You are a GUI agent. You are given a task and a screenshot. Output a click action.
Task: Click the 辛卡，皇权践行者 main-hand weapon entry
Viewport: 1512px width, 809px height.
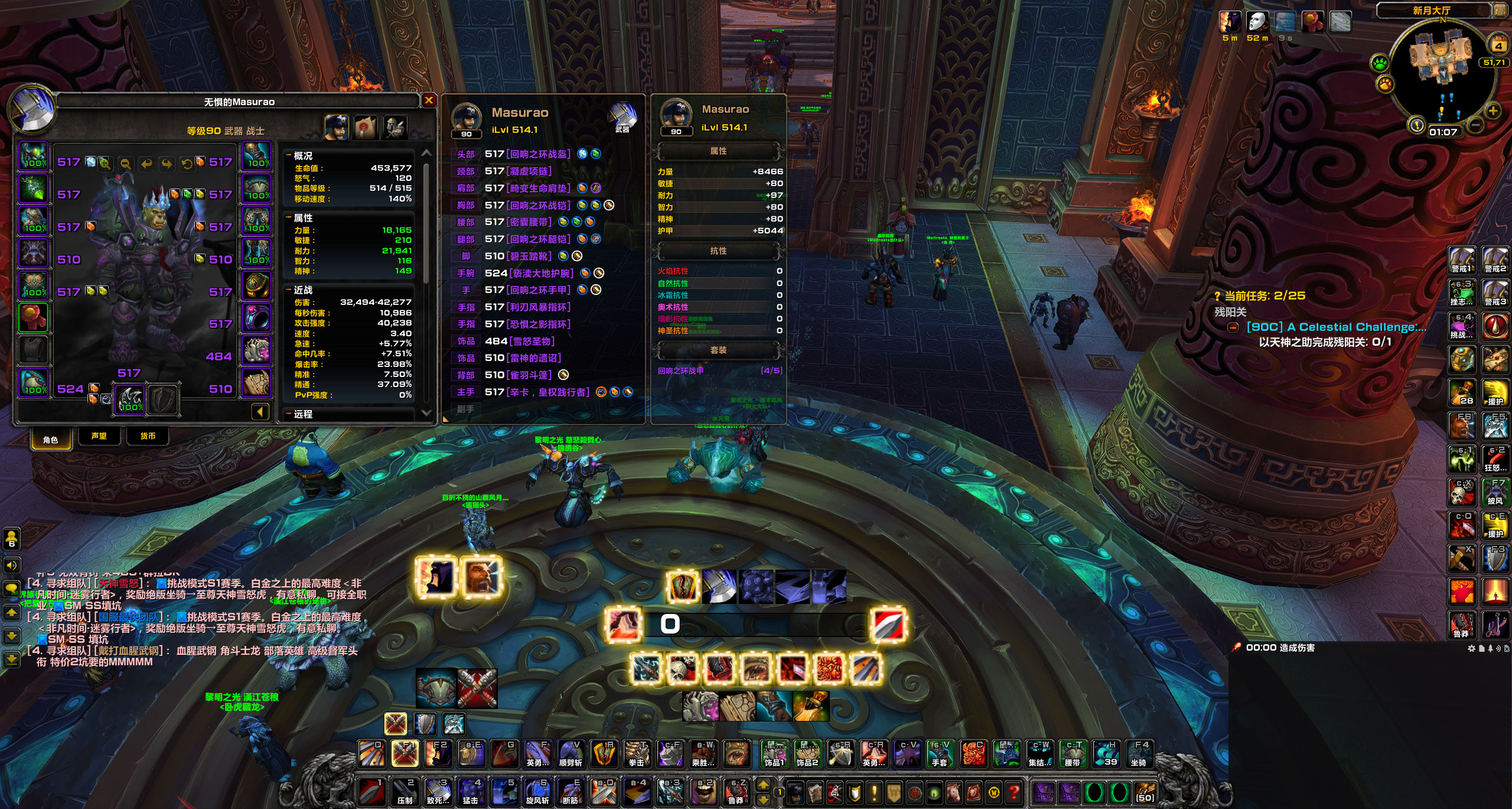(x=549, y=392)
